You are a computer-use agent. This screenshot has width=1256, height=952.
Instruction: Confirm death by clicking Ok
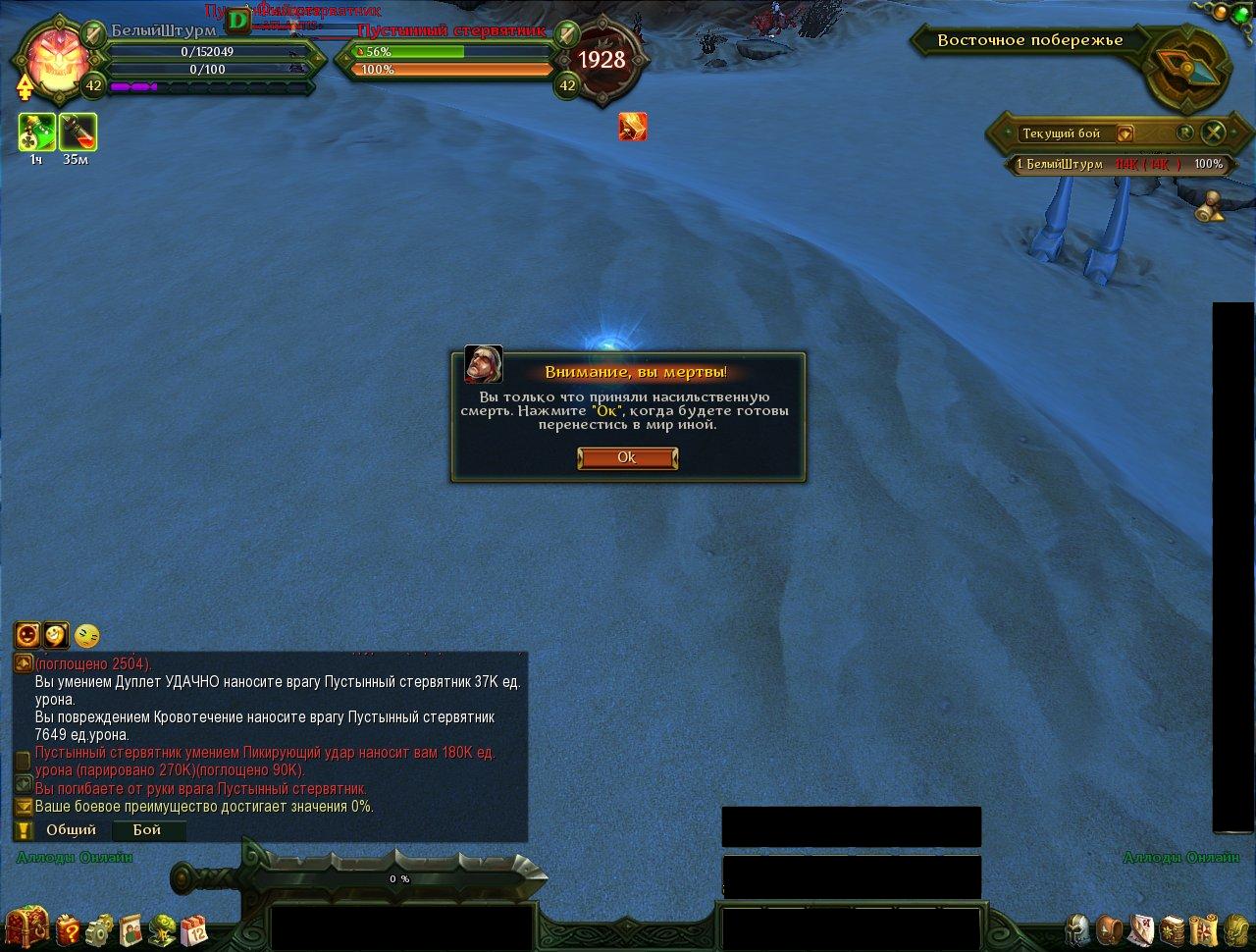coord(627,458)
